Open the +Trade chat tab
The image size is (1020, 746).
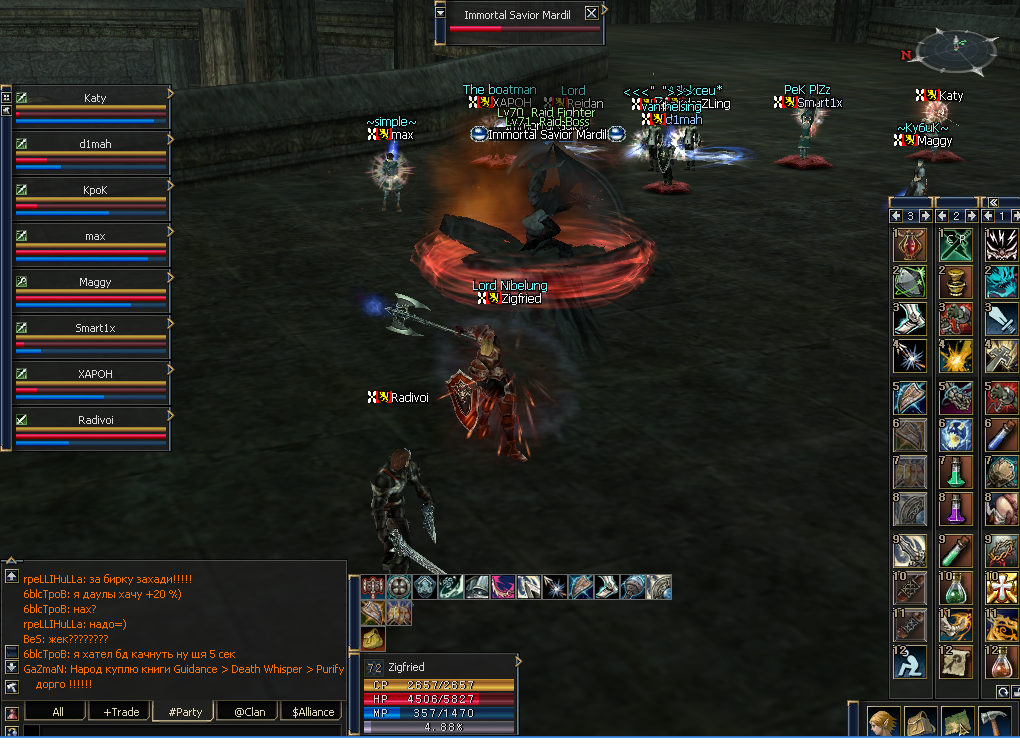click(120, 712)
